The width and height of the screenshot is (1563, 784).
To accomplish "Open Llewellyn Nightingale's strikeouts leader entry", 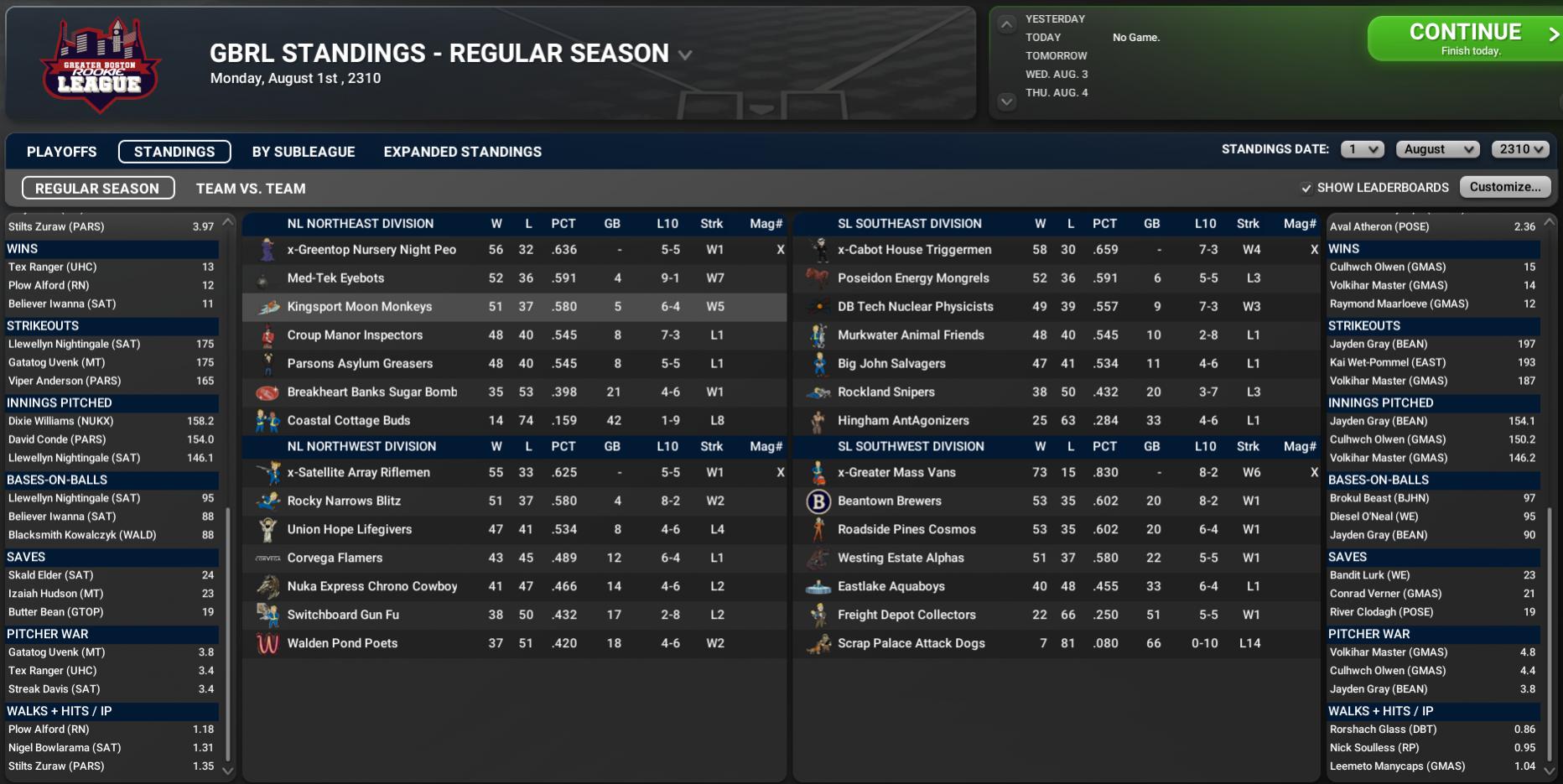I will tap(74, 344).
